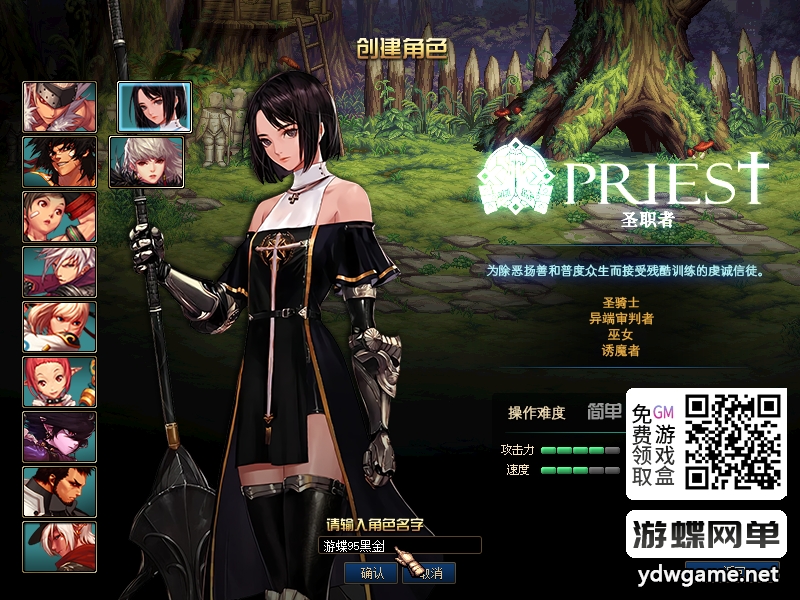Choose the pale white-haired woman portrait
The height and width of the screenshot is (600, 800).
coord(155,162)
